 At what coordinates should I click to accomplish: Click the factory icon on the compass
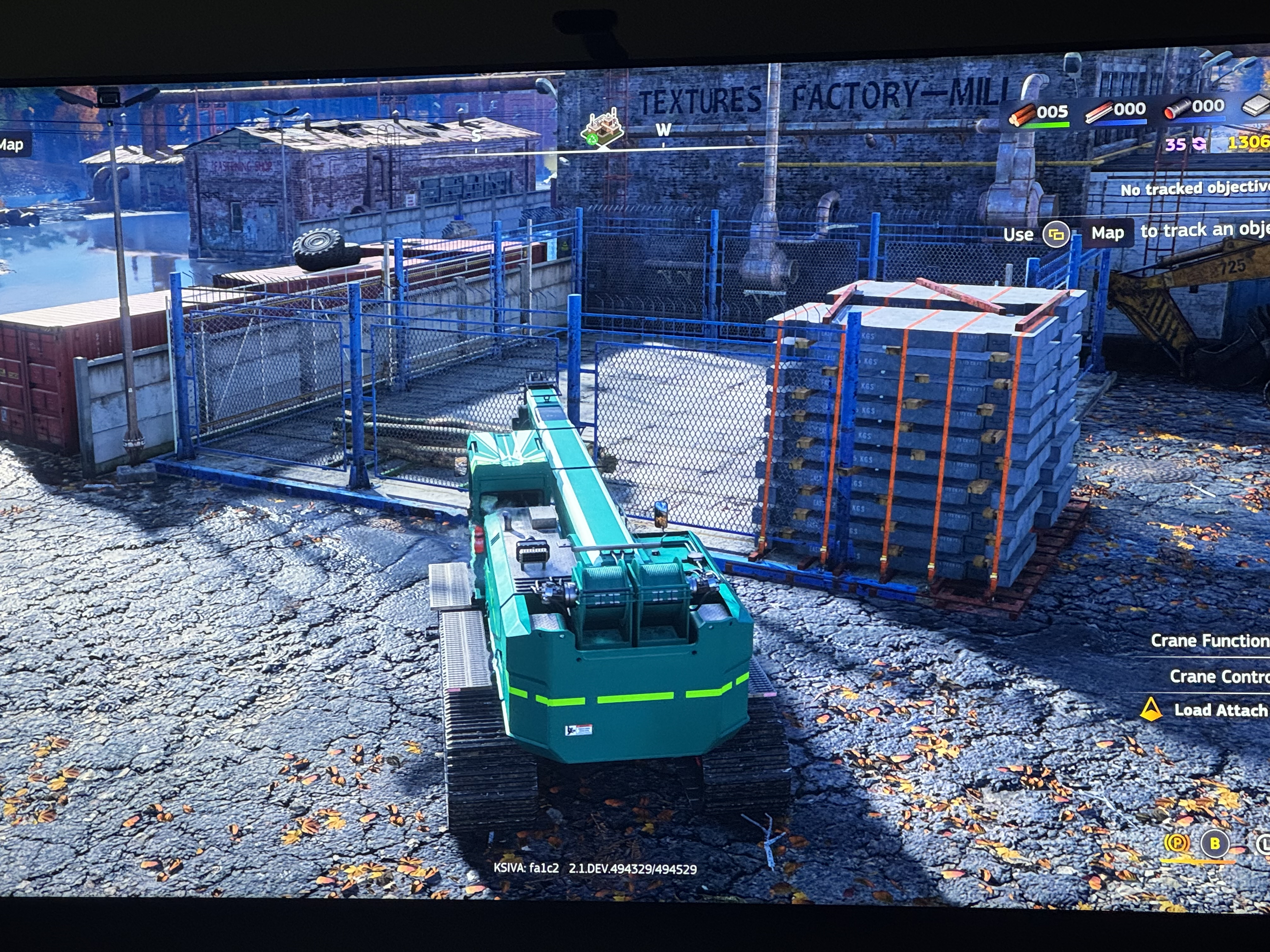603,127
